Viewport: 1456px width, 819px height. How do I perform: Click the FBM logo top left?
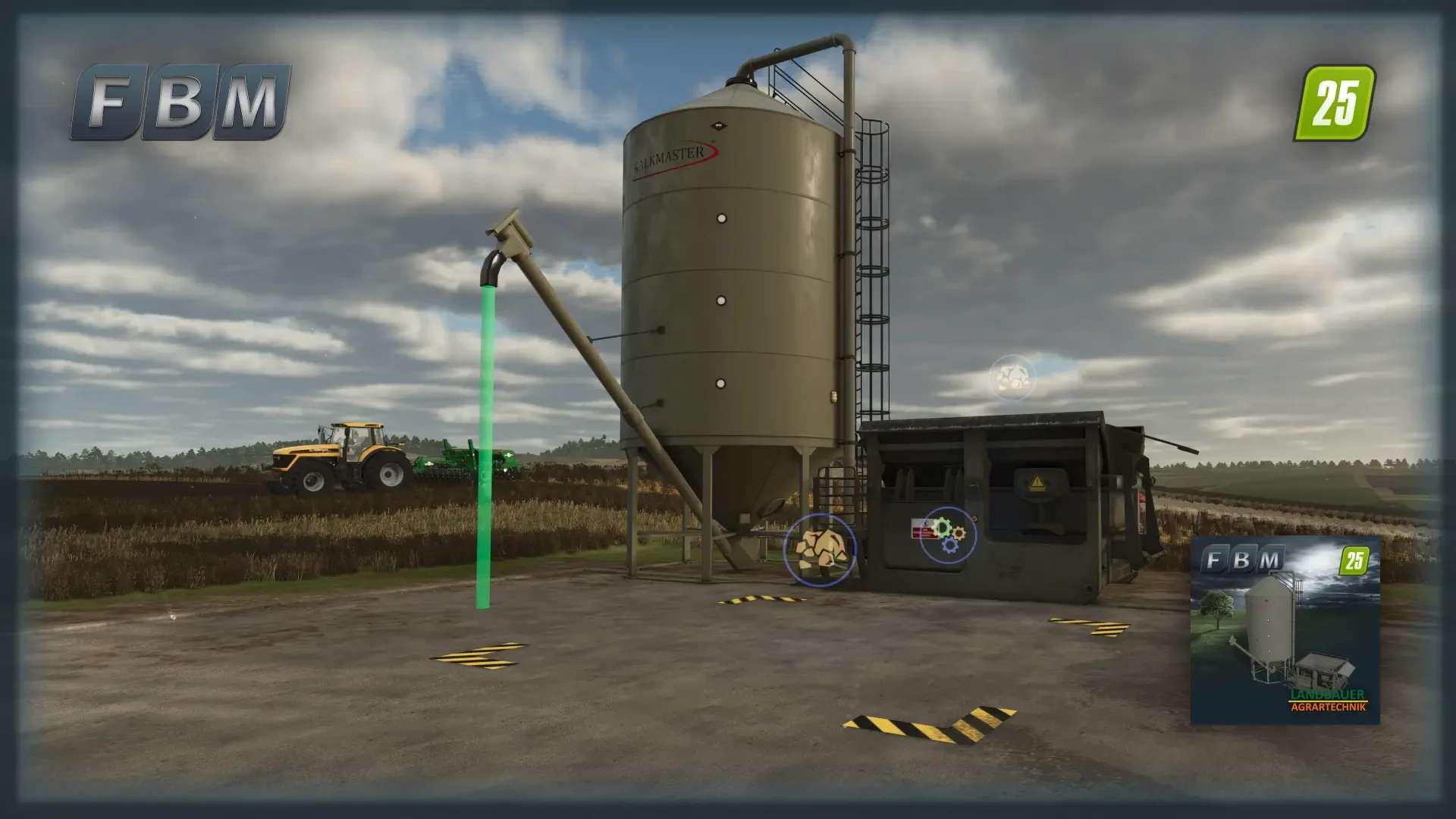click(x=182, y=102)
